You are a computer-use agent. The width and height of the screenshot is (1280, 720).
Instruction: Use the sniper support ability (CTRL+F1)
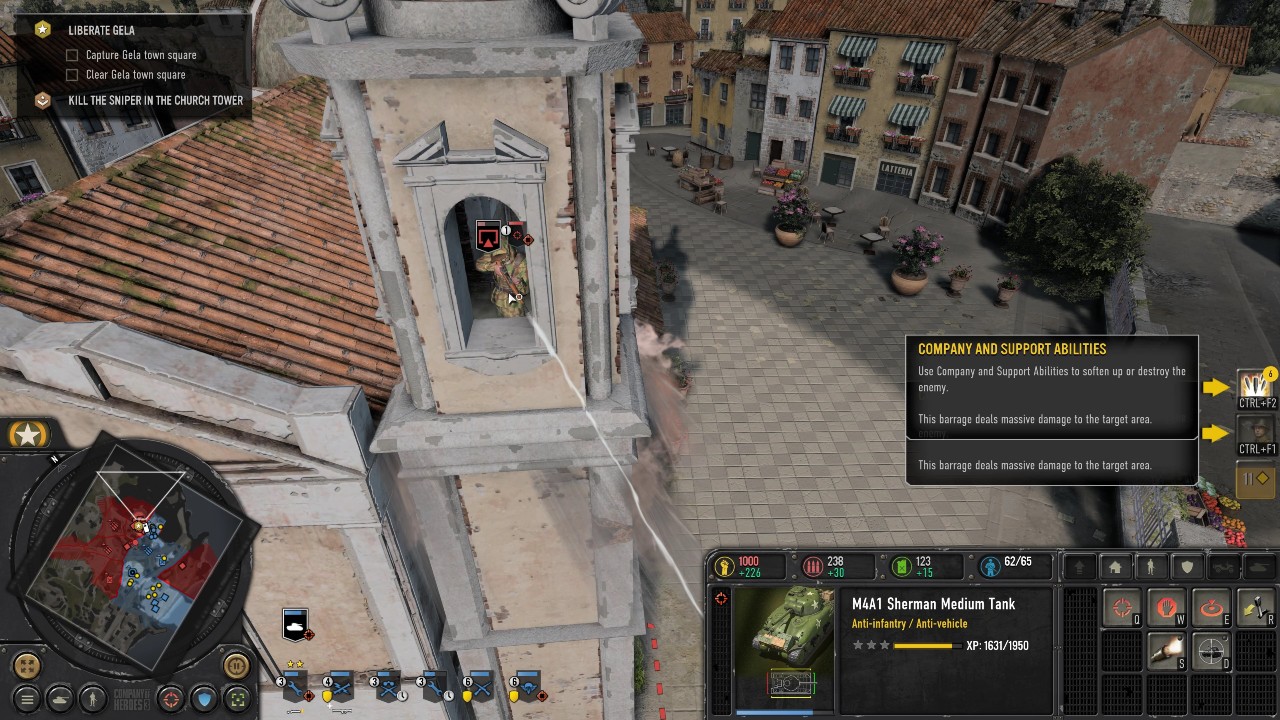[1255, 430]
